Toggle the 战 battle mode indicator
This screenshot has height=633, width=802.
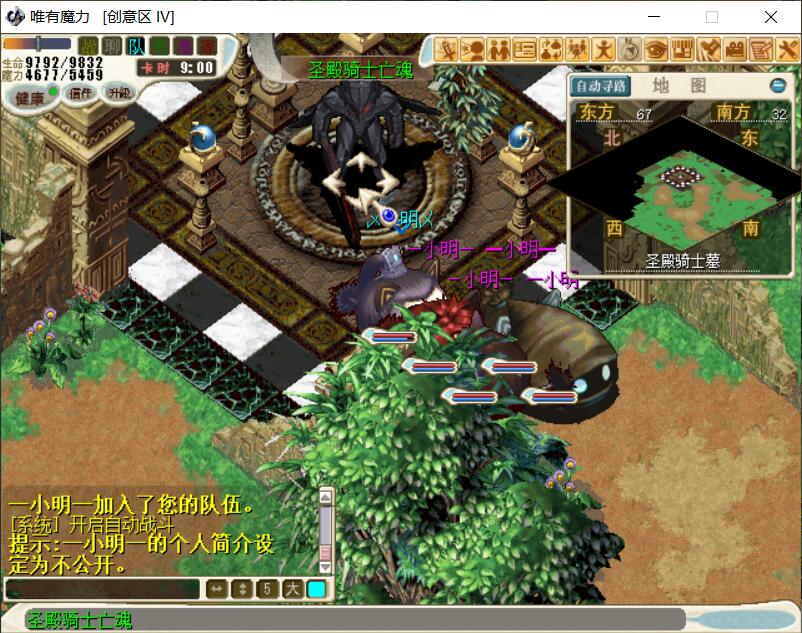89,46
